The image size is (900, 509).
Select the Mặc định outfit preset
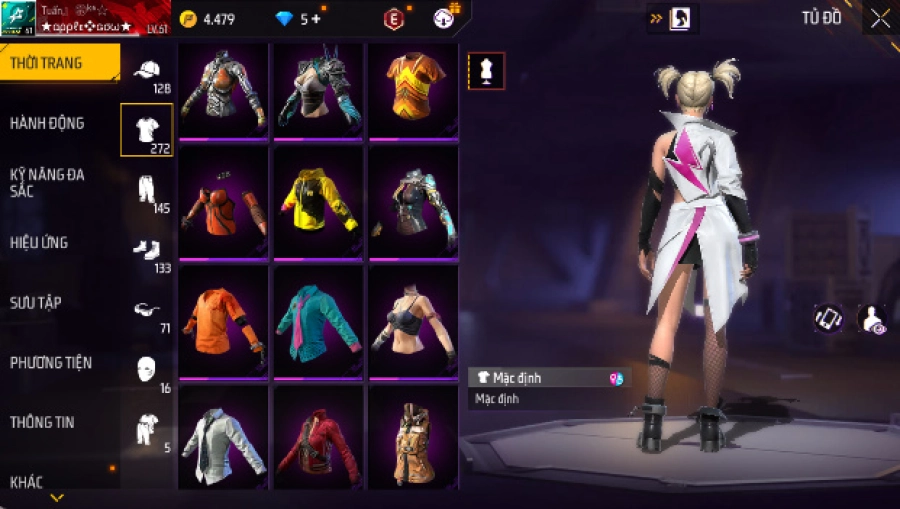click(x=549, y=378)
